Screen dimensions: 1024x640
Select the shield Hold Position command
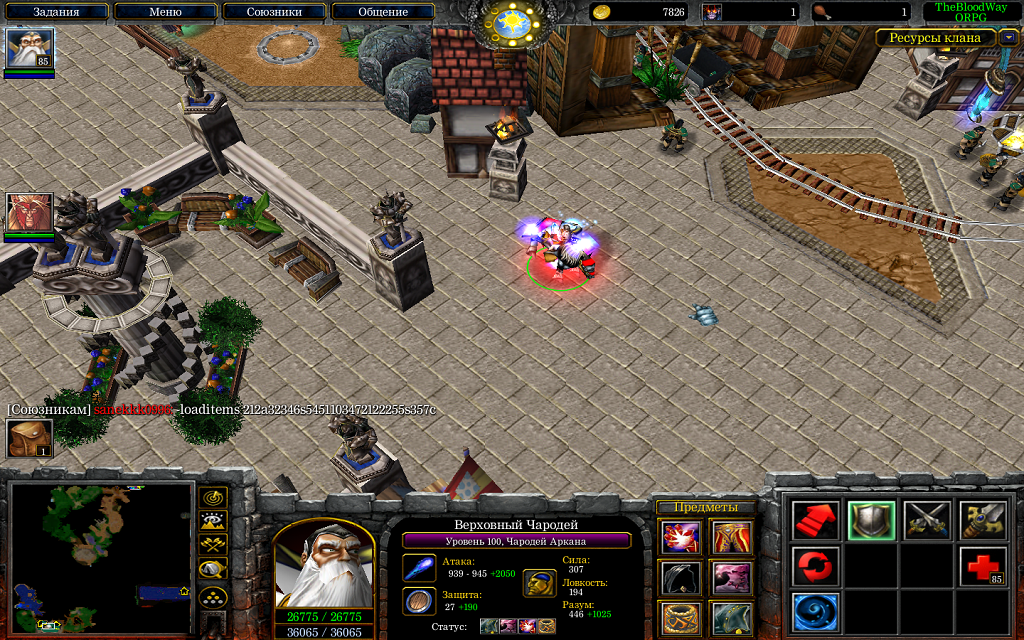[871, 520]
